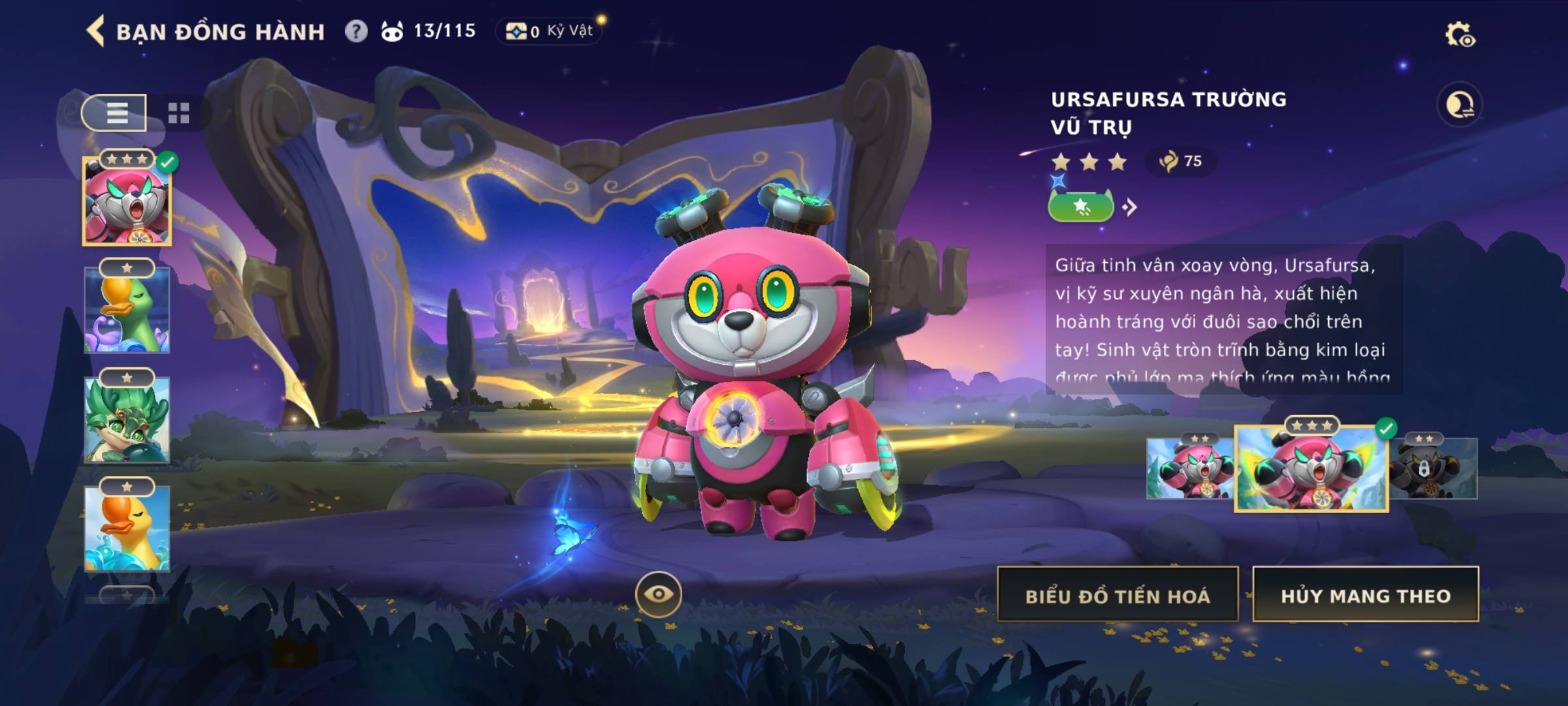Open the gear settings icon
The height and width of the screenshot is (706, 1568).
coord(1460,35)
